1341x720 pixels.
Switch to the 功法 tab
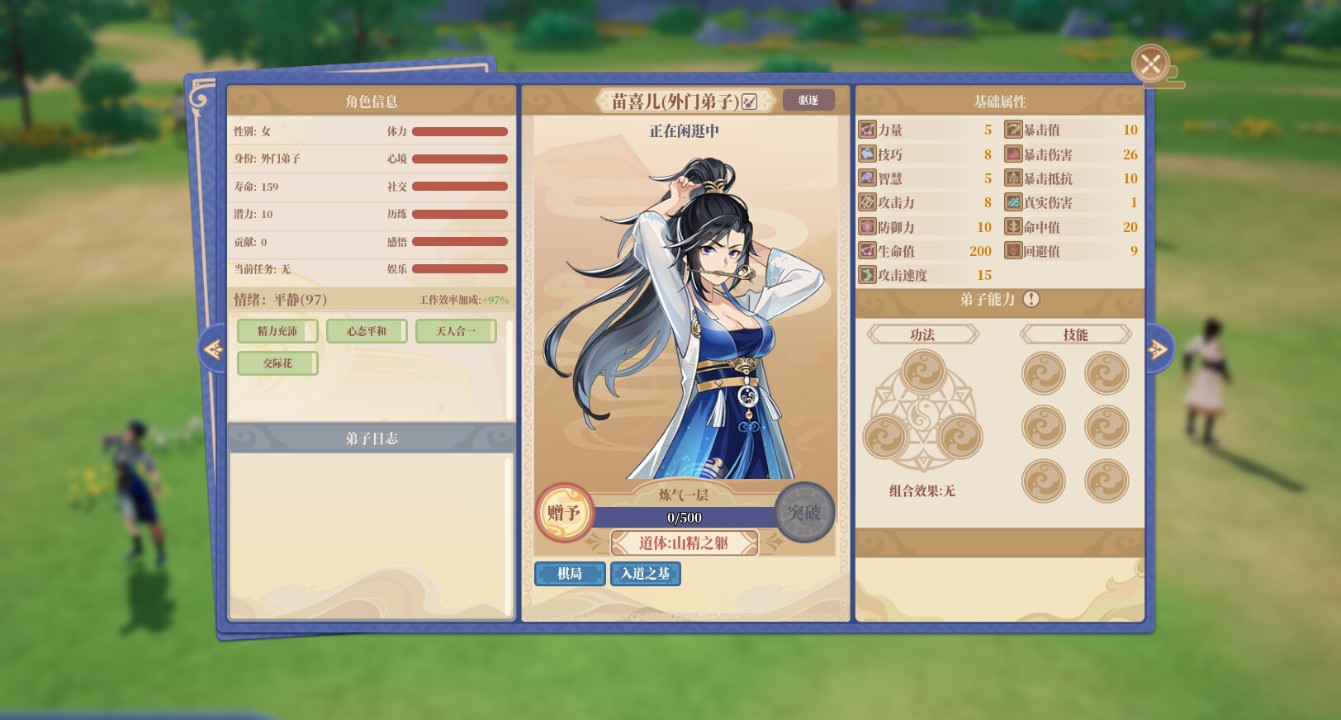(x=921, y=334)
